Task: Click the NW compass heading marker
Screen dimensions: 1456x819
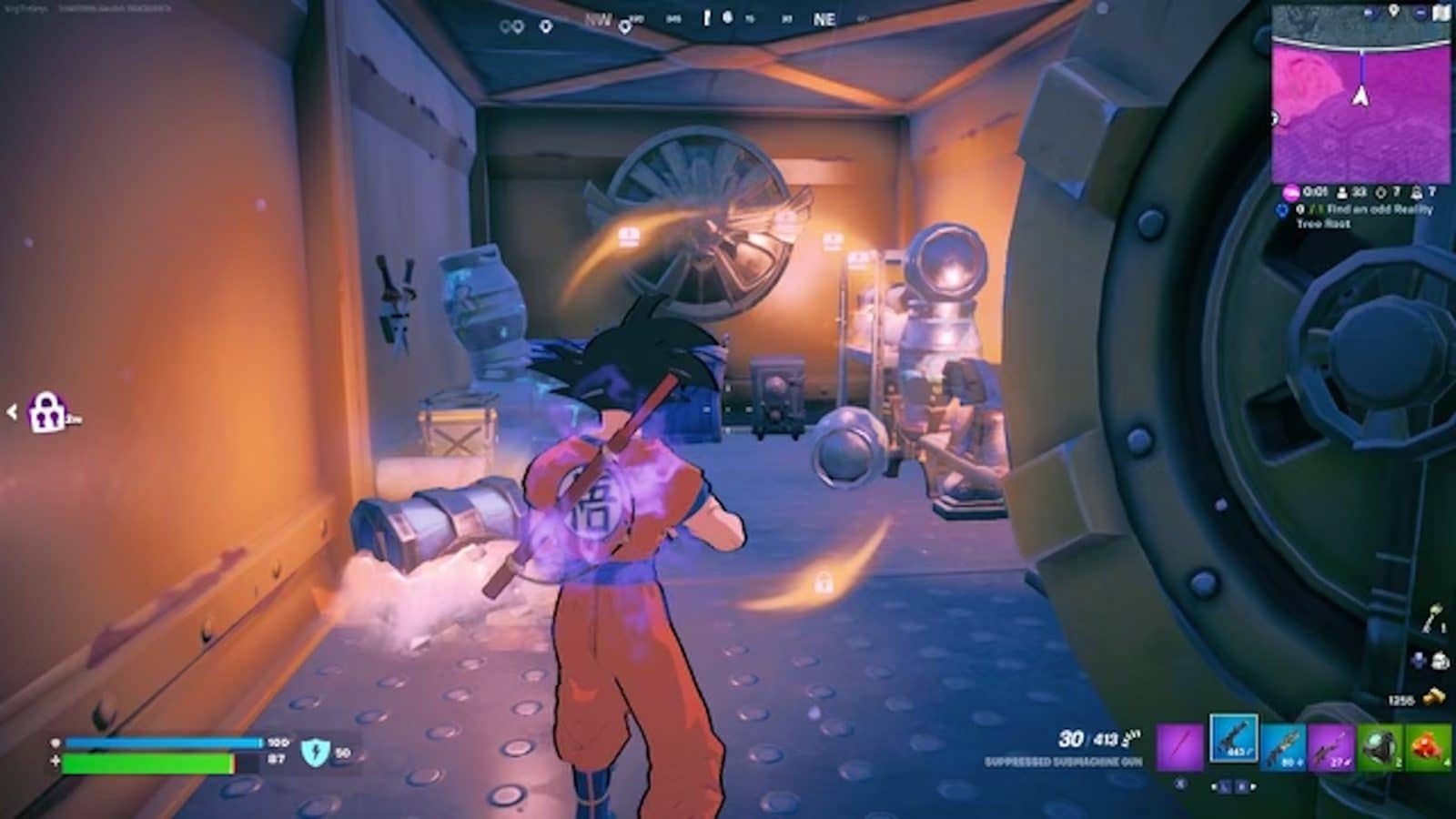Action: [598, 19]
